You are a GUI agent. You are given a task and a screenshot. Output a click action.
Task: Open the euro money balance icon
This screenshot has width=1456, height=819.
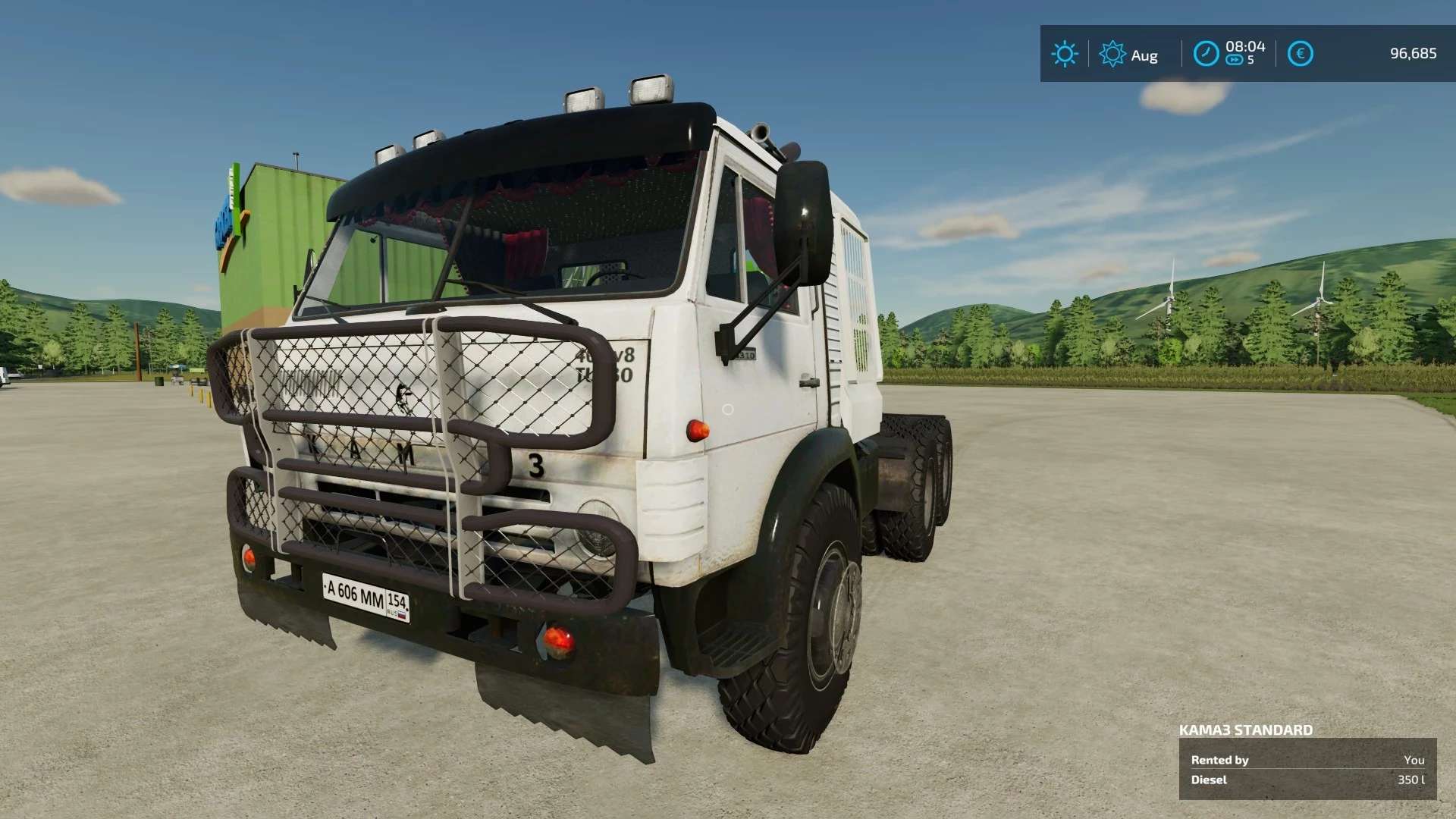[1300, 54]
